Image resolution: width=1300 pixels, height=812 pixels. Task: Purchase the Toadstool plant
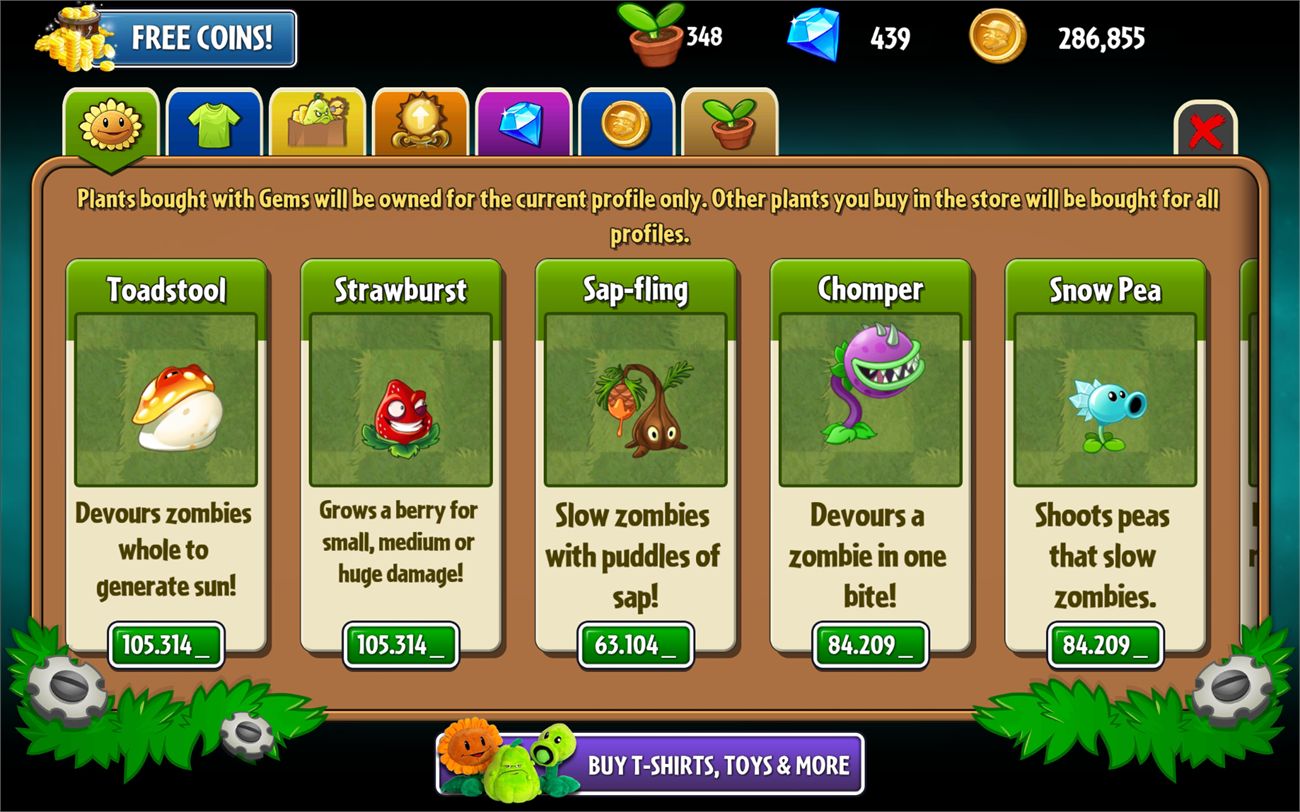pyautogui.click(x=167, y=645)
